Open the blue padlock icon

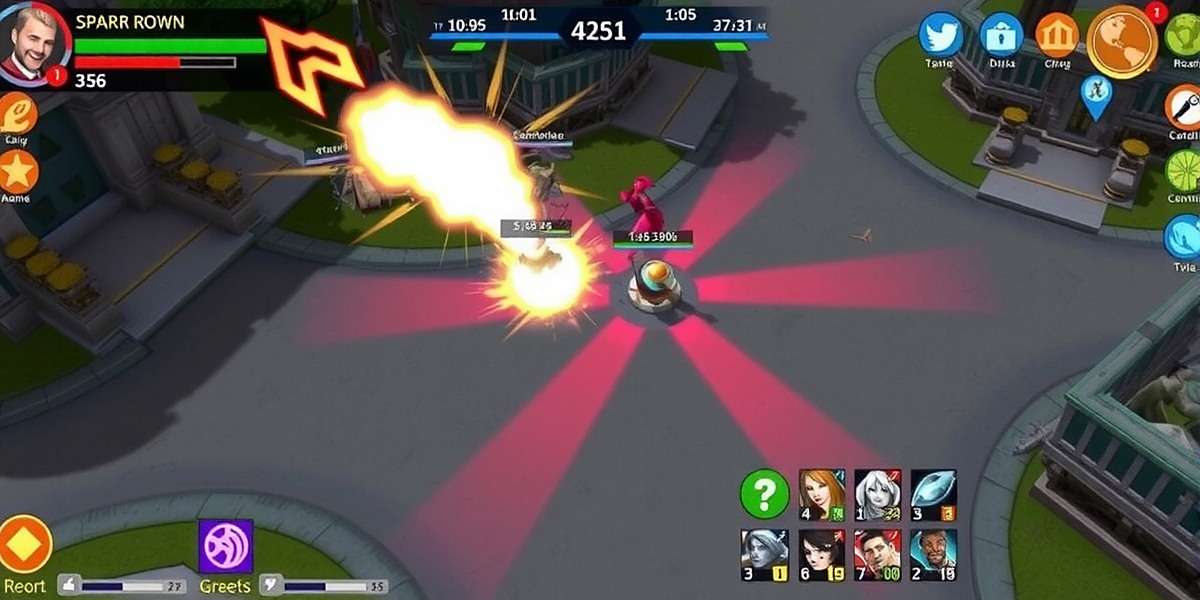pyautogui.click(x=1000, y=36)
